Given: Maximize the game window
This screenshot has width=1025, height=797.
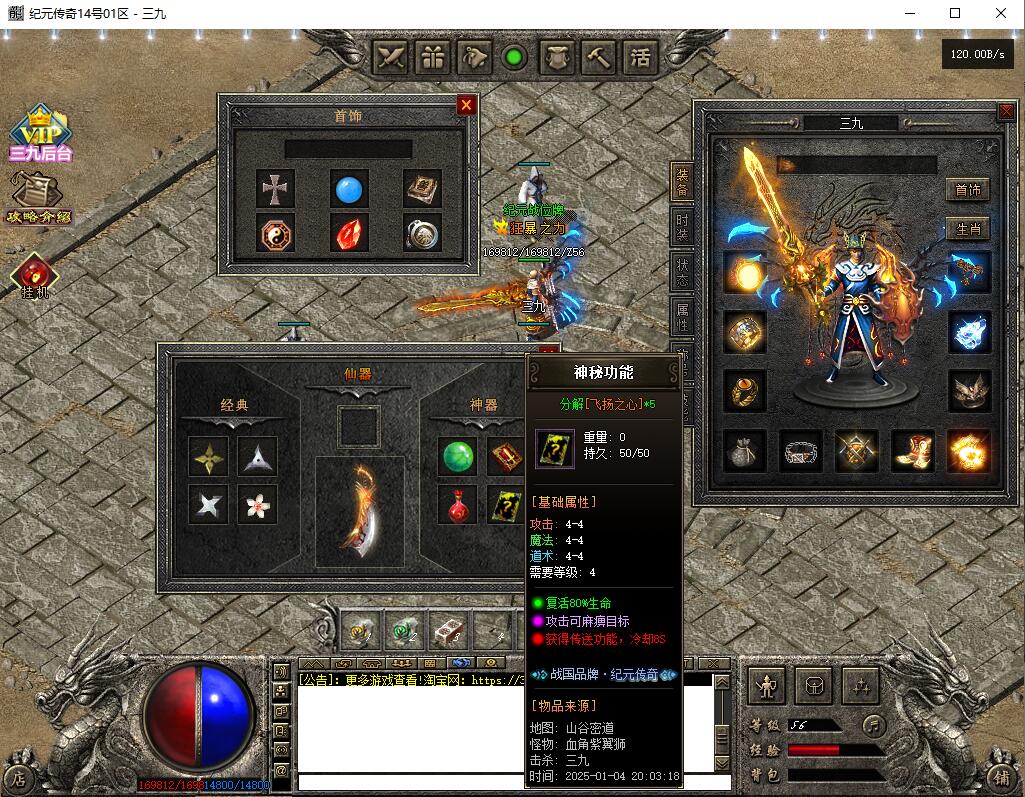Looking at the screenshot, I should [955, 13].
